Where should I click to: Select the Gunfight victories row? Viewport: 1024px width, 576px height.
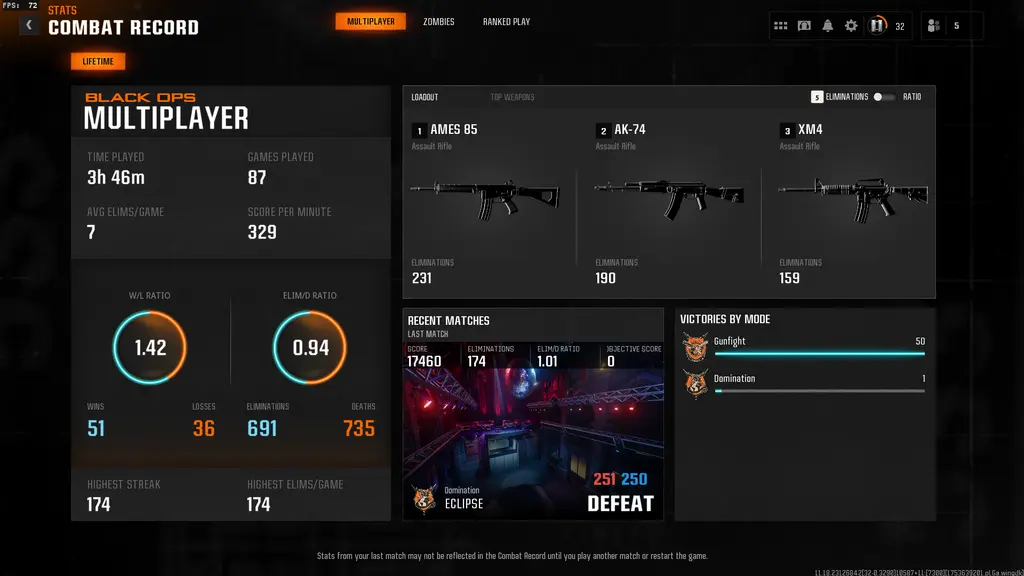804,347
